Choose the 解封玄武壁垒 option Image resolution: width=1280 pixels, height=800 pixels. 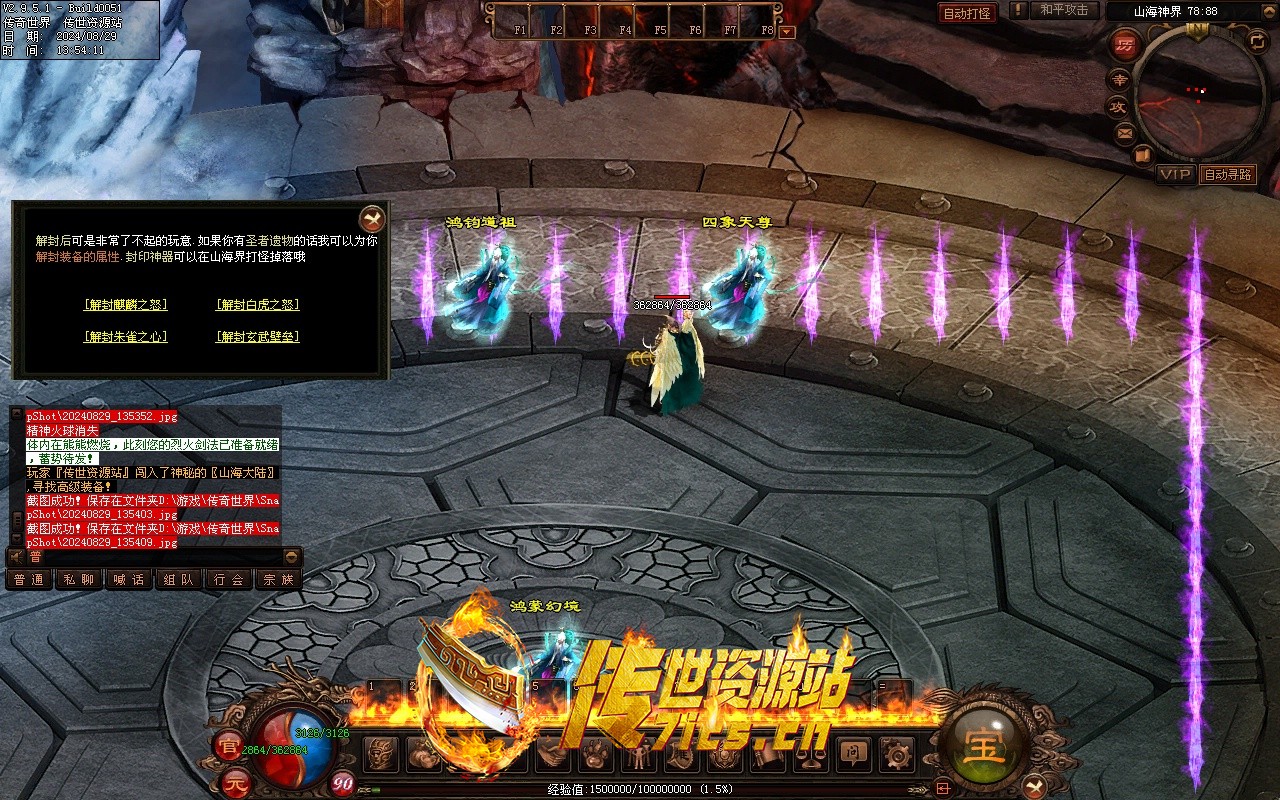(258, 337)
